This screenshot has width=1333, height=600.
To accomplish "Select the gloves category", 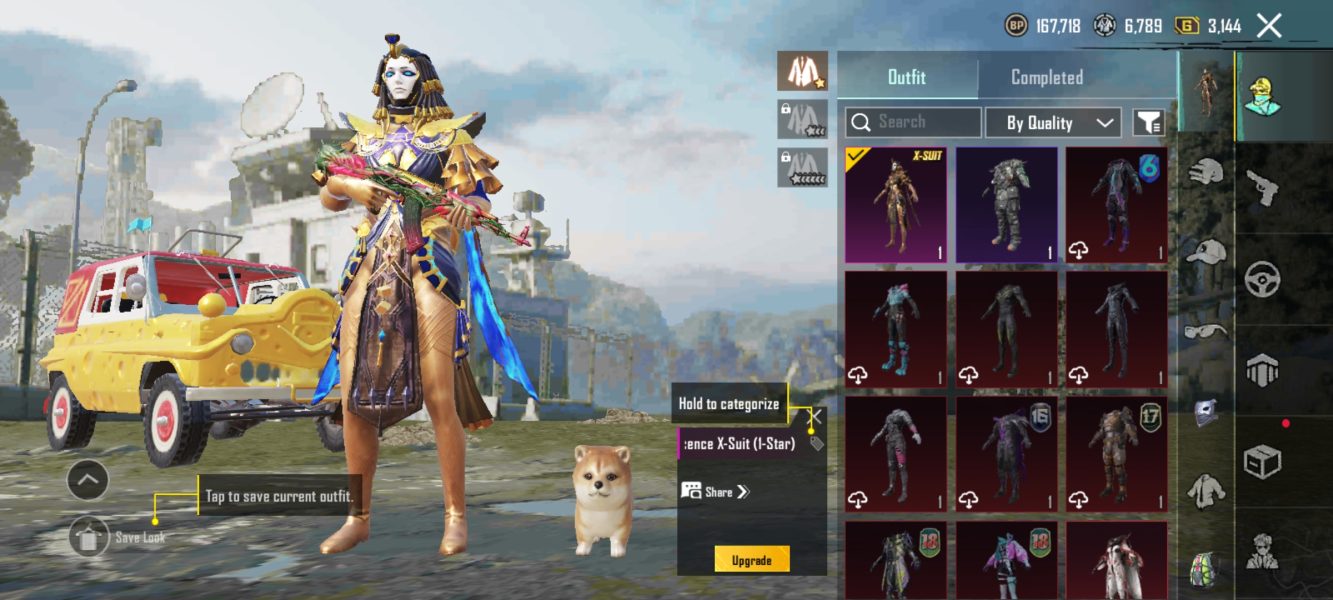I will coord(1206,172).
